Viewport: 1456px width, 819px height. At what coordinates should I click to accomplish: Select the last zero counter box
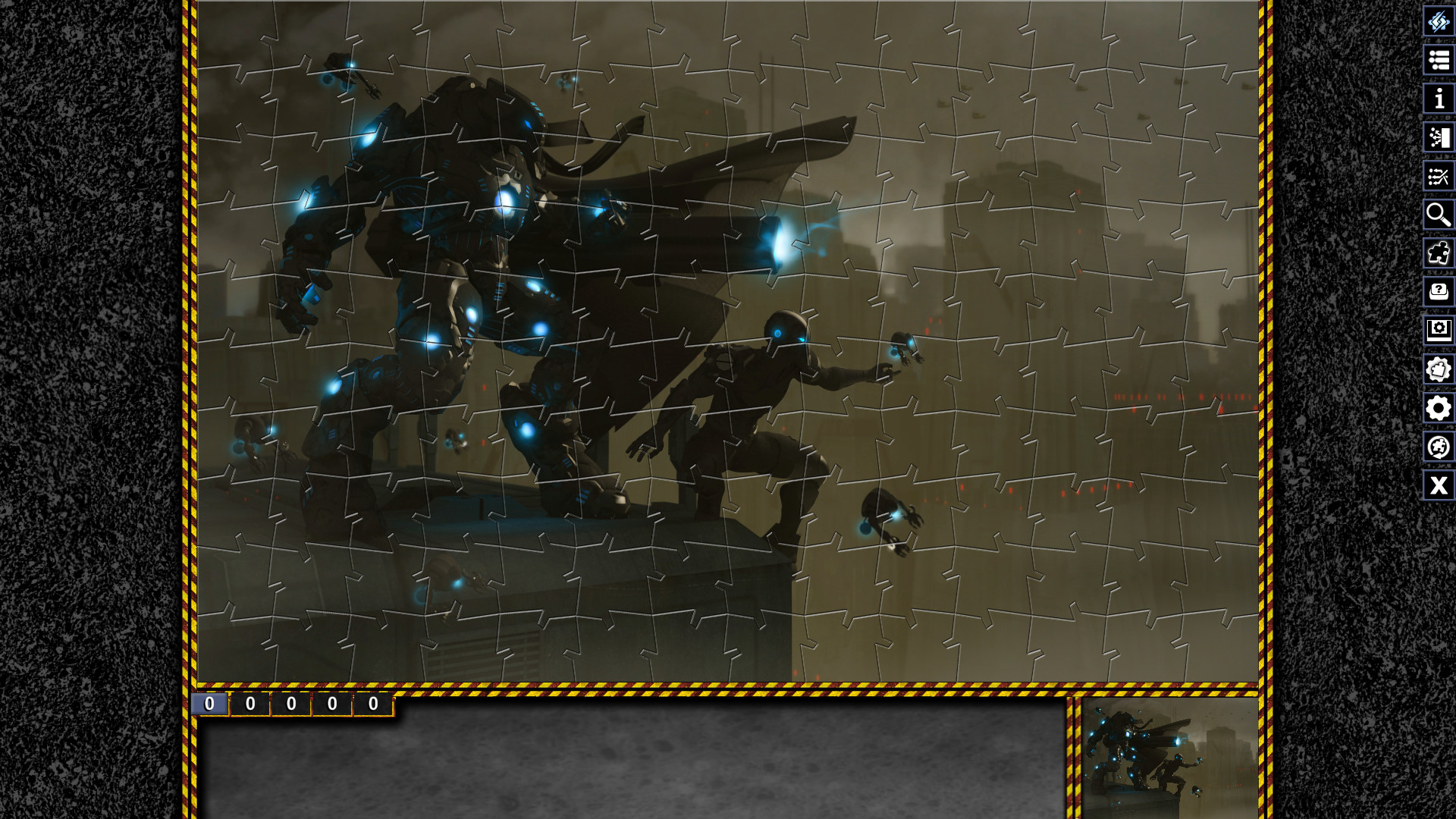(372, 703)
